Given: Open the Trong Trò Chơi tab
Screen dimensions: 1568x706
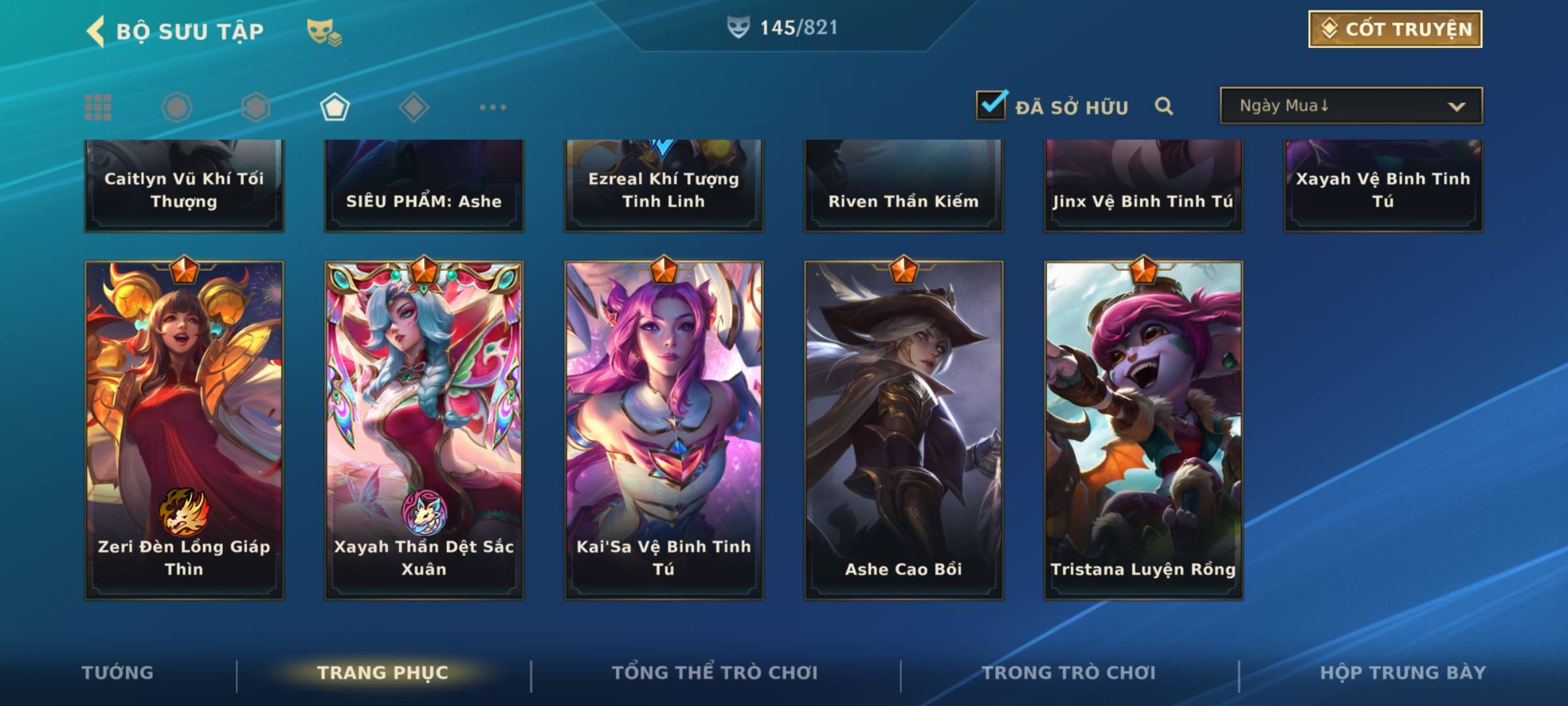Looking at the screenshot, I should click(x=1069, y=673).
